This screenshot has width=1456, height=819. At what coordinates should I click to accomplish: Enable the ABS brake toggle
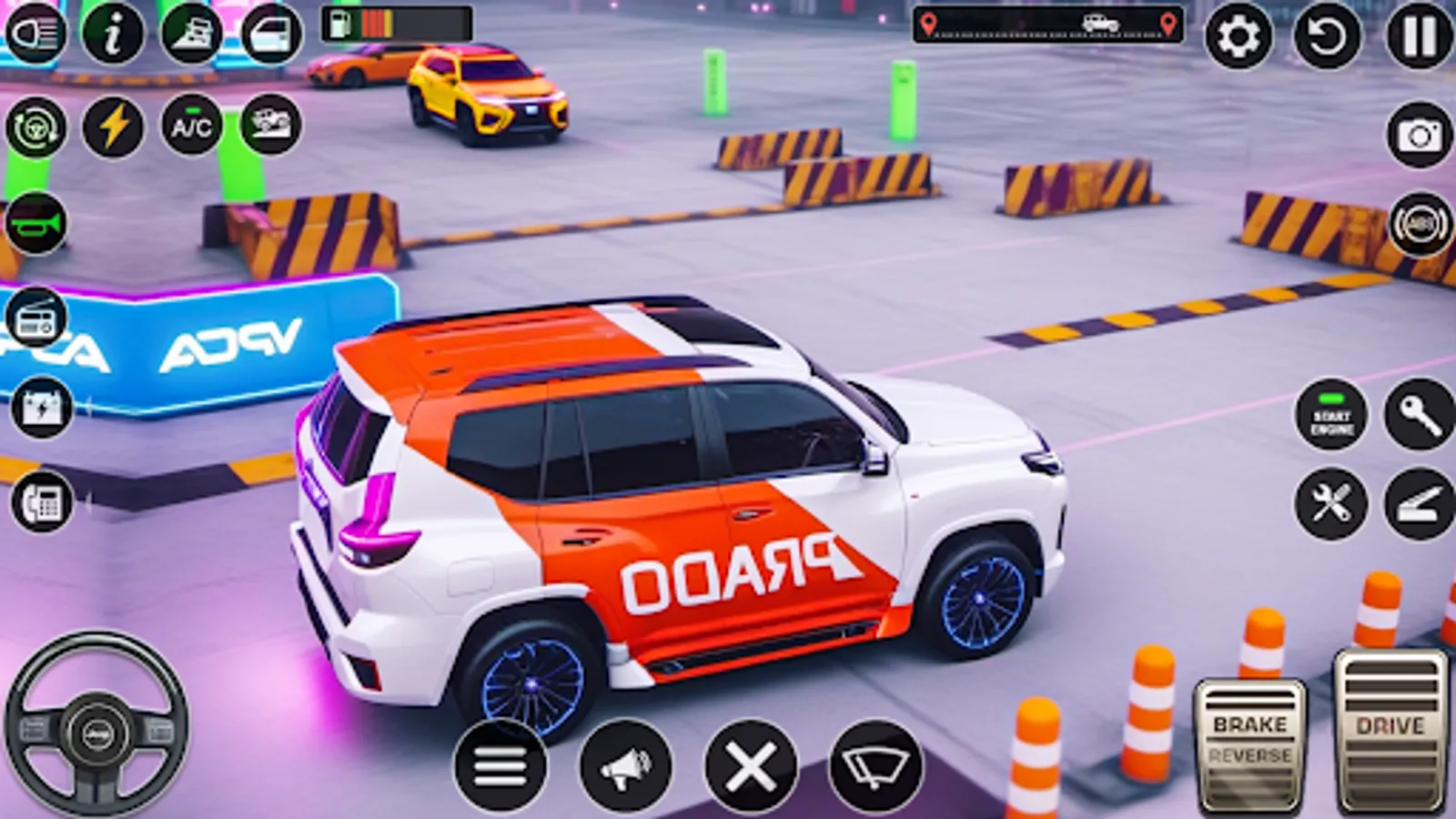tap(1420, 223)
